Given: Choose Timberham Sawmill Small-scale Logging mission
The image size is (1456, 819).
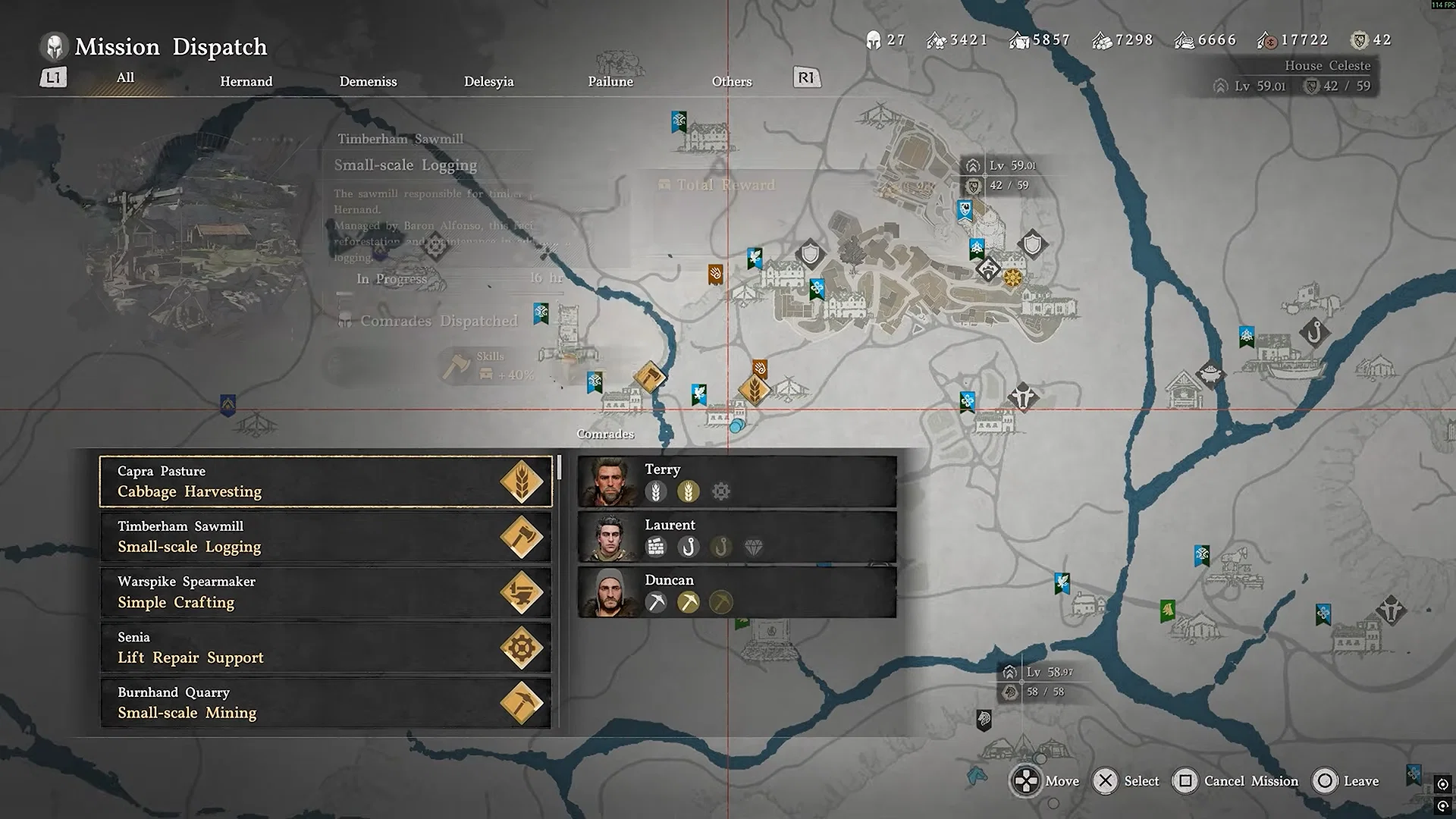Looking at the screenshot, I should coord(325,537).
